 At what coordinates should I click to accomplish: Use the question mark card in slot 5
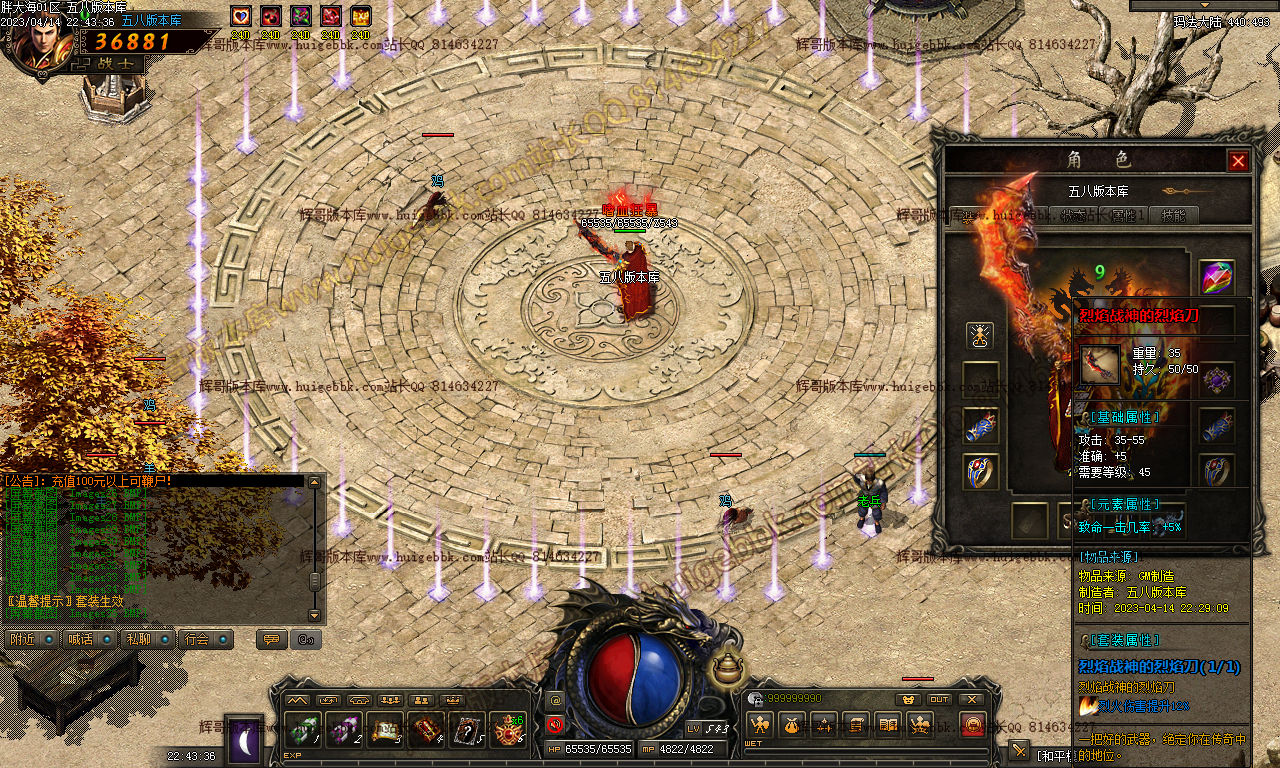pyautogui.click(x=466, y=730)
